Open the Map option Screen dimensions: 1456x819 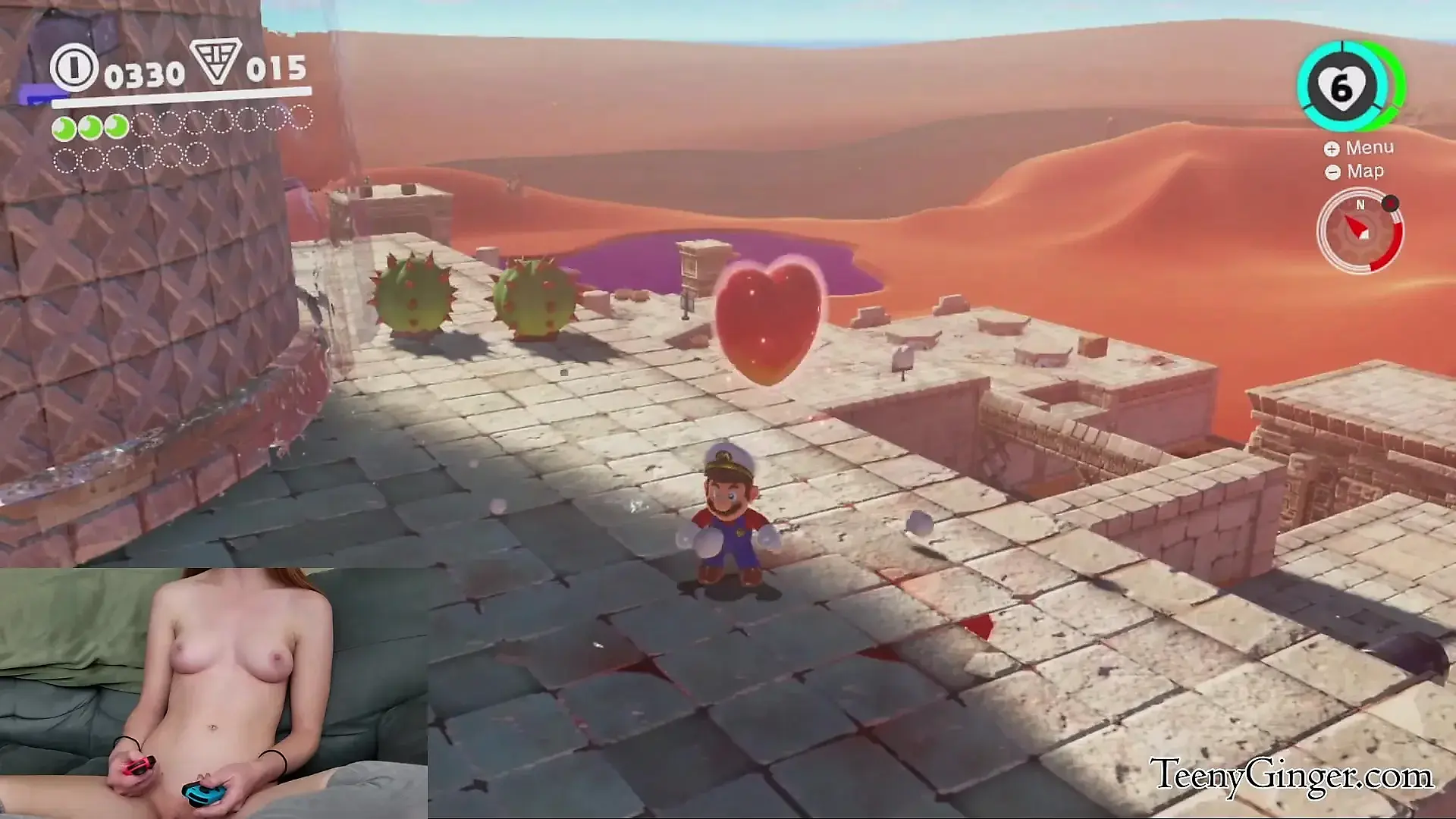pos(1355,171)
